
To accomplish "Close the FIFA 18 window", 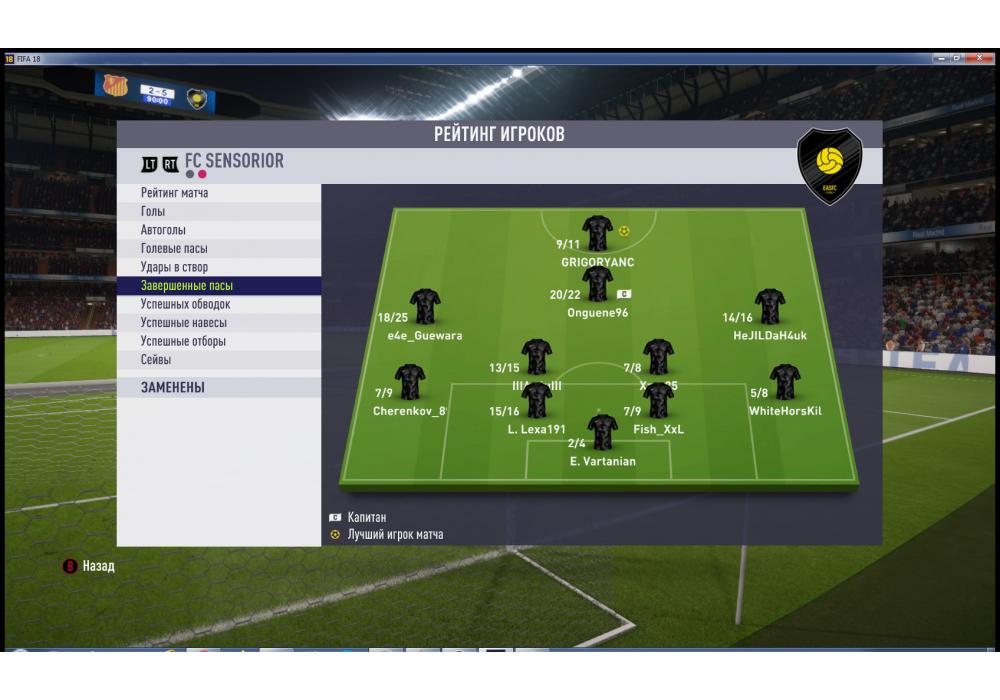I will pos(981,59).
